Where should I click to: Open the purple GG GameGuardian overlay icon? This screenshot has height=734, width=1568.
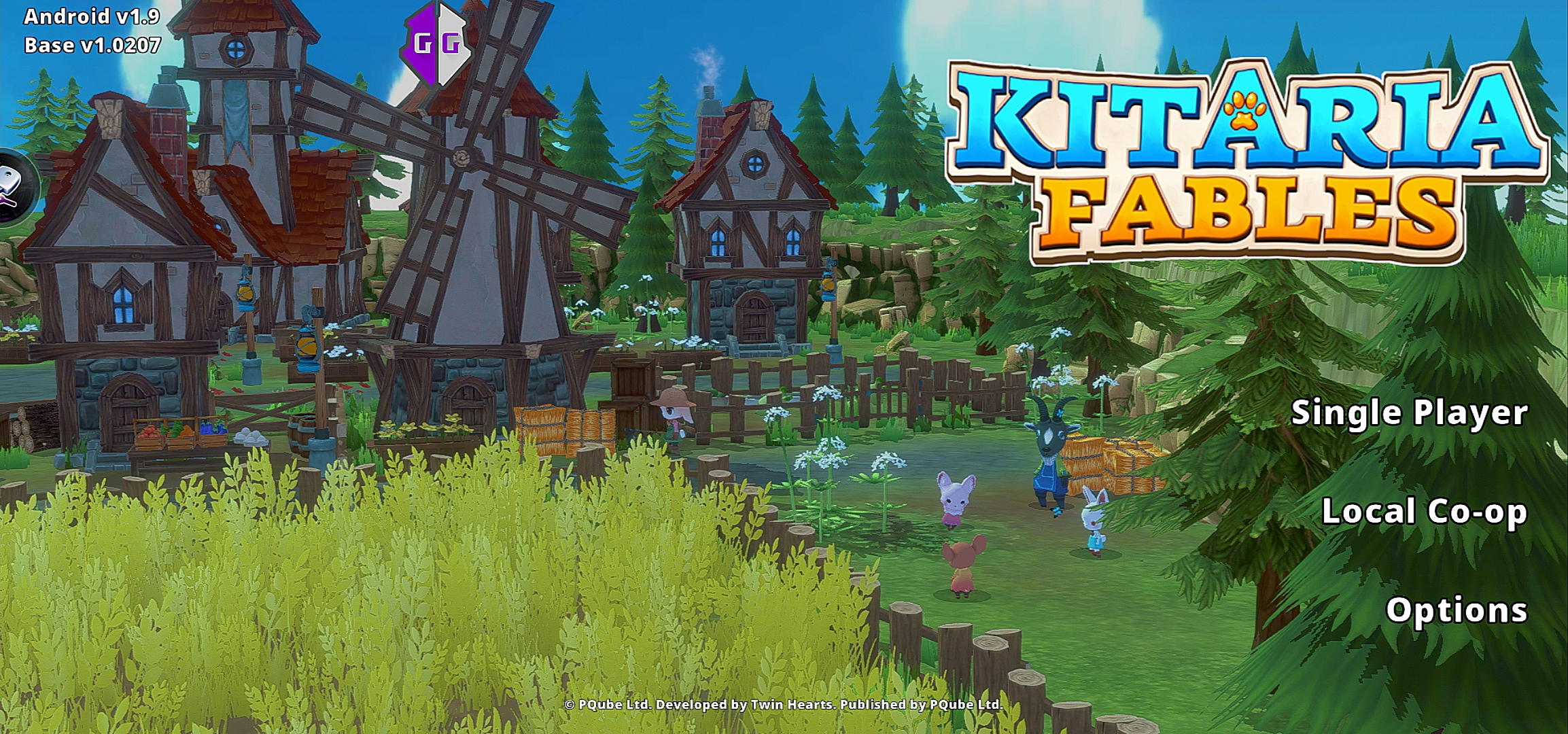click(437, 44)
